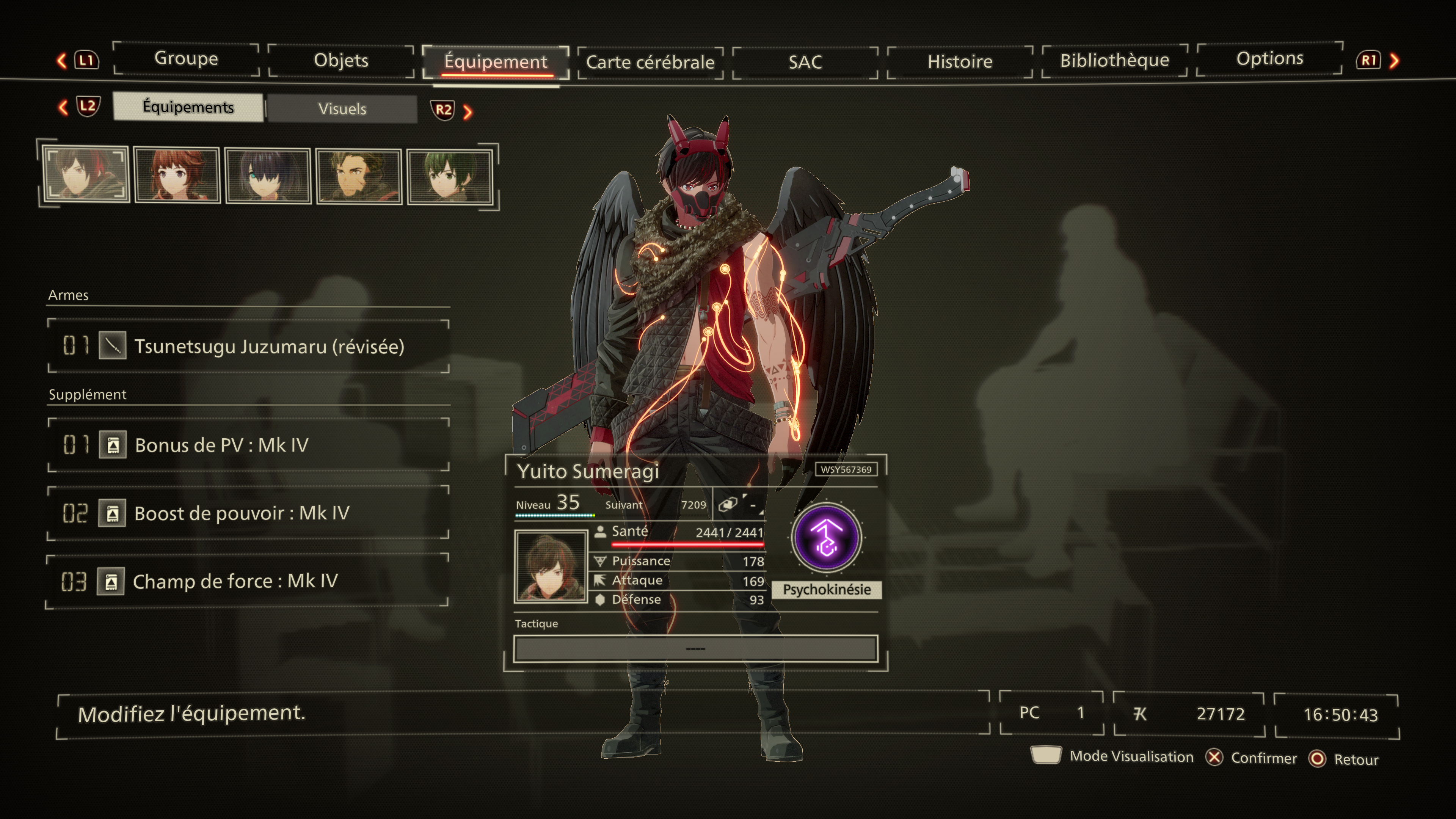
Task: Open the Groupe tab
Action: point(186,59)
